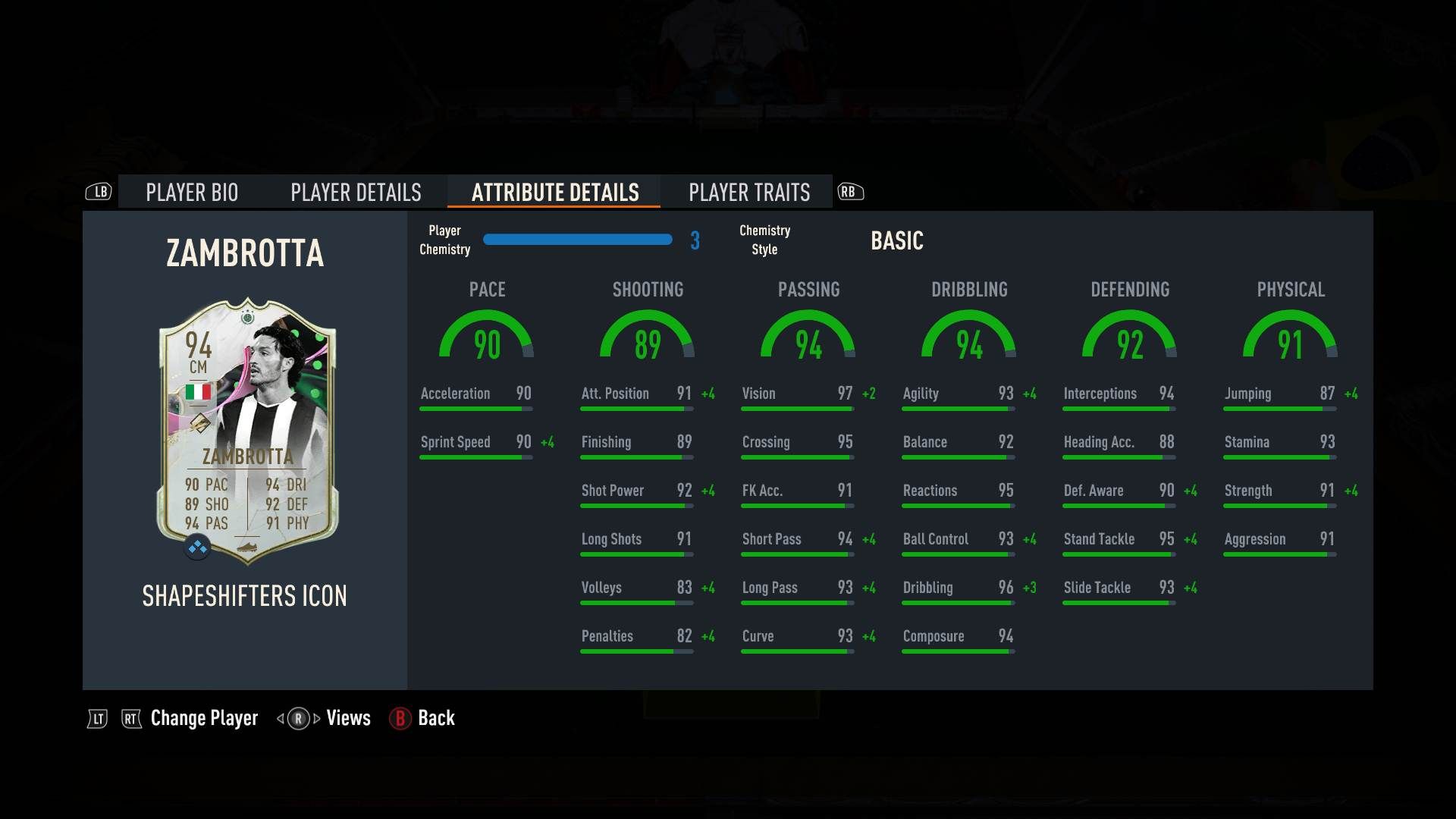Choose the Change Player option
1456x819 pixels.
[x=203, y=718]
